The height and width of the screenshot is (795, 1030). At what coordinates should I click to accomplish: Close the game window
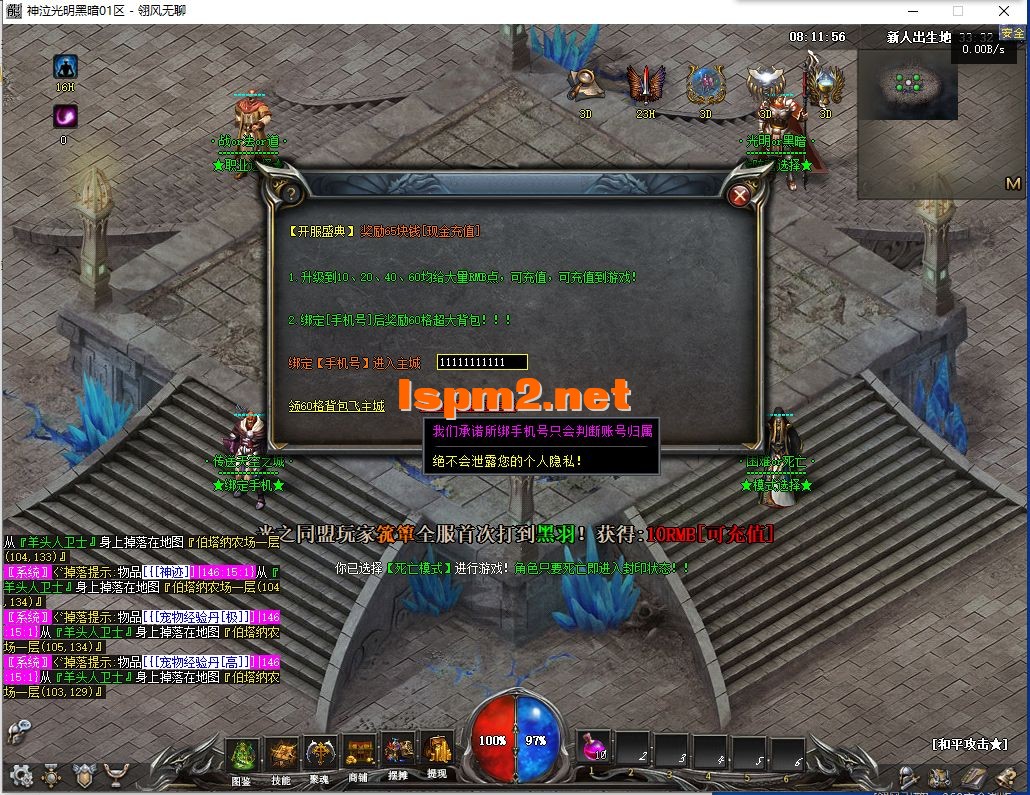1006,11
